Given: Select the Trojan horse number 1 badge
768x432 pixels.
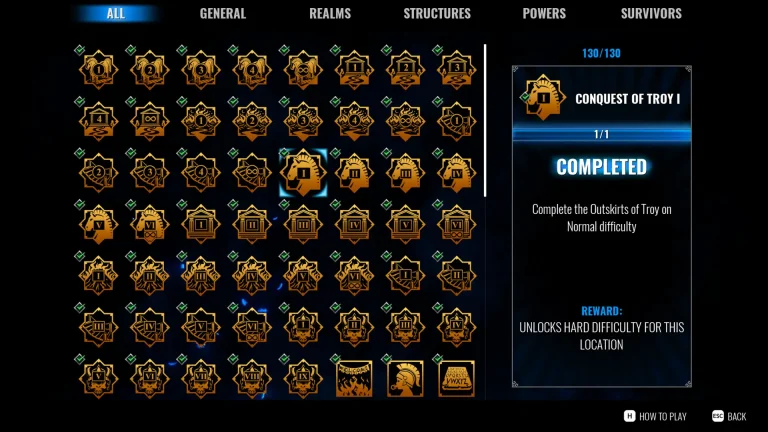Looking at the screenshot, I should [99, 69].
